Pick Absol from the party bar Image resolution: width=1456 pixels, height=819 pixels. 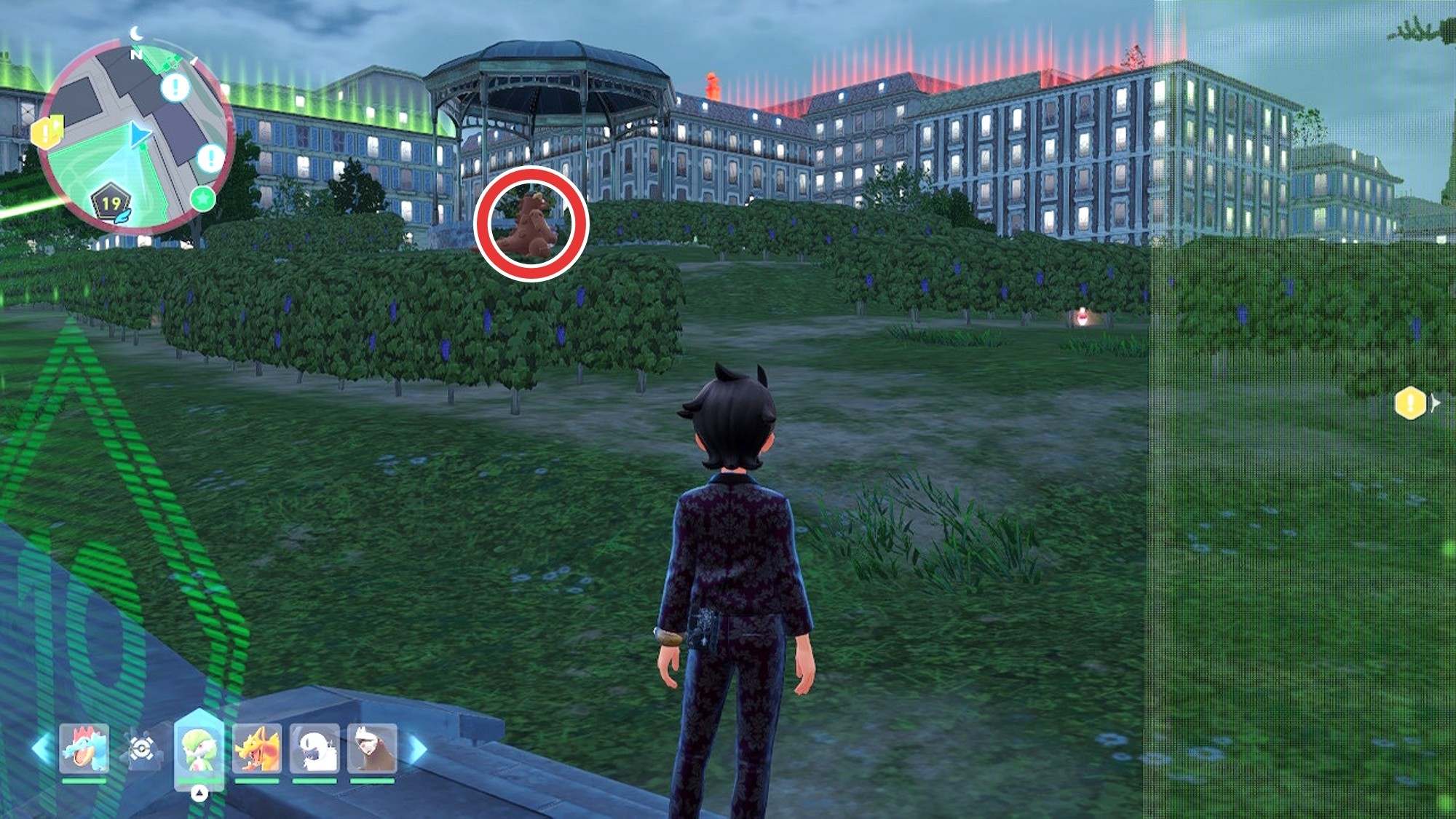coord(314,748)
